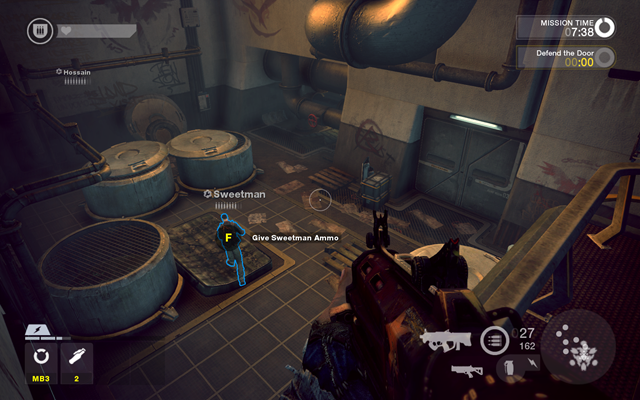640x400 pixels.
Task: Click the Defend the Door objective tracker
Action: pyautogui.click(x=566, y=56)
